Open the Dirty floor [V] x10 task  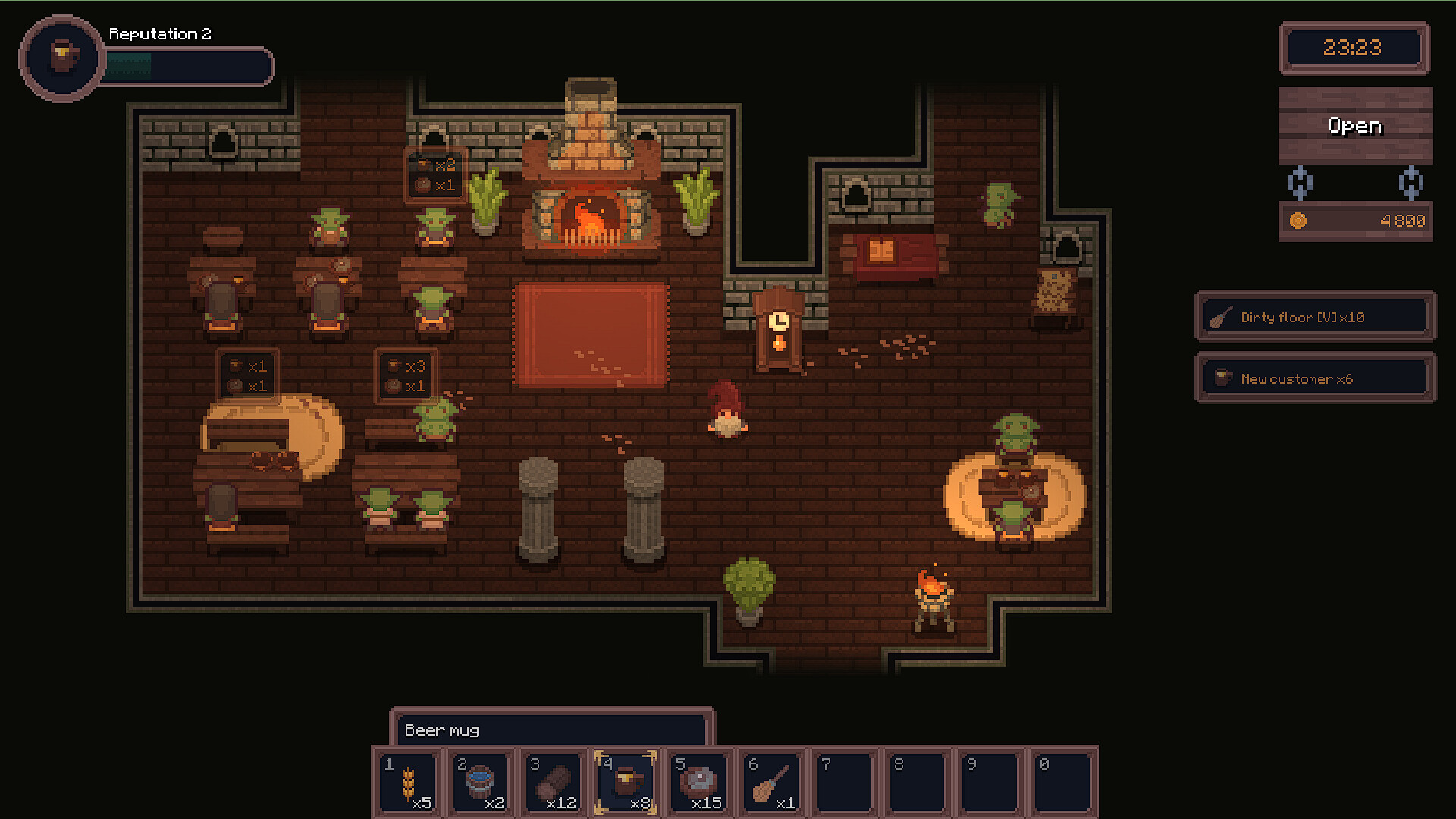1314,316
